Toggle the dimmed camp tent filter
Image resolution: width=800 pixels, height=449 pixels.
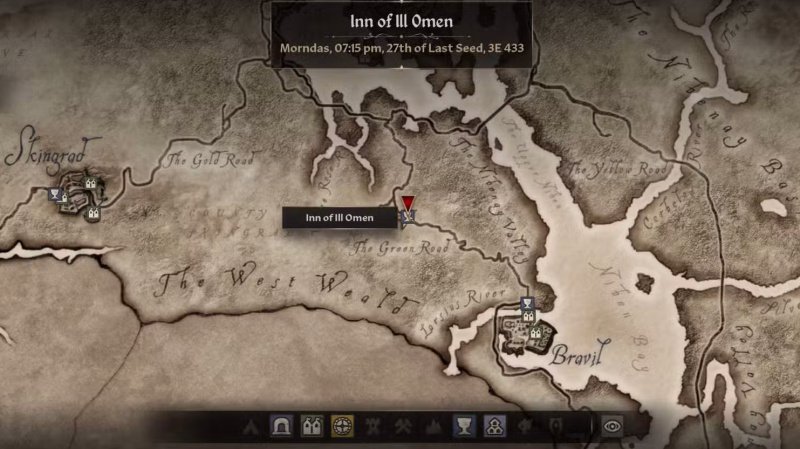pyautogui.click(x=250, y=426)
